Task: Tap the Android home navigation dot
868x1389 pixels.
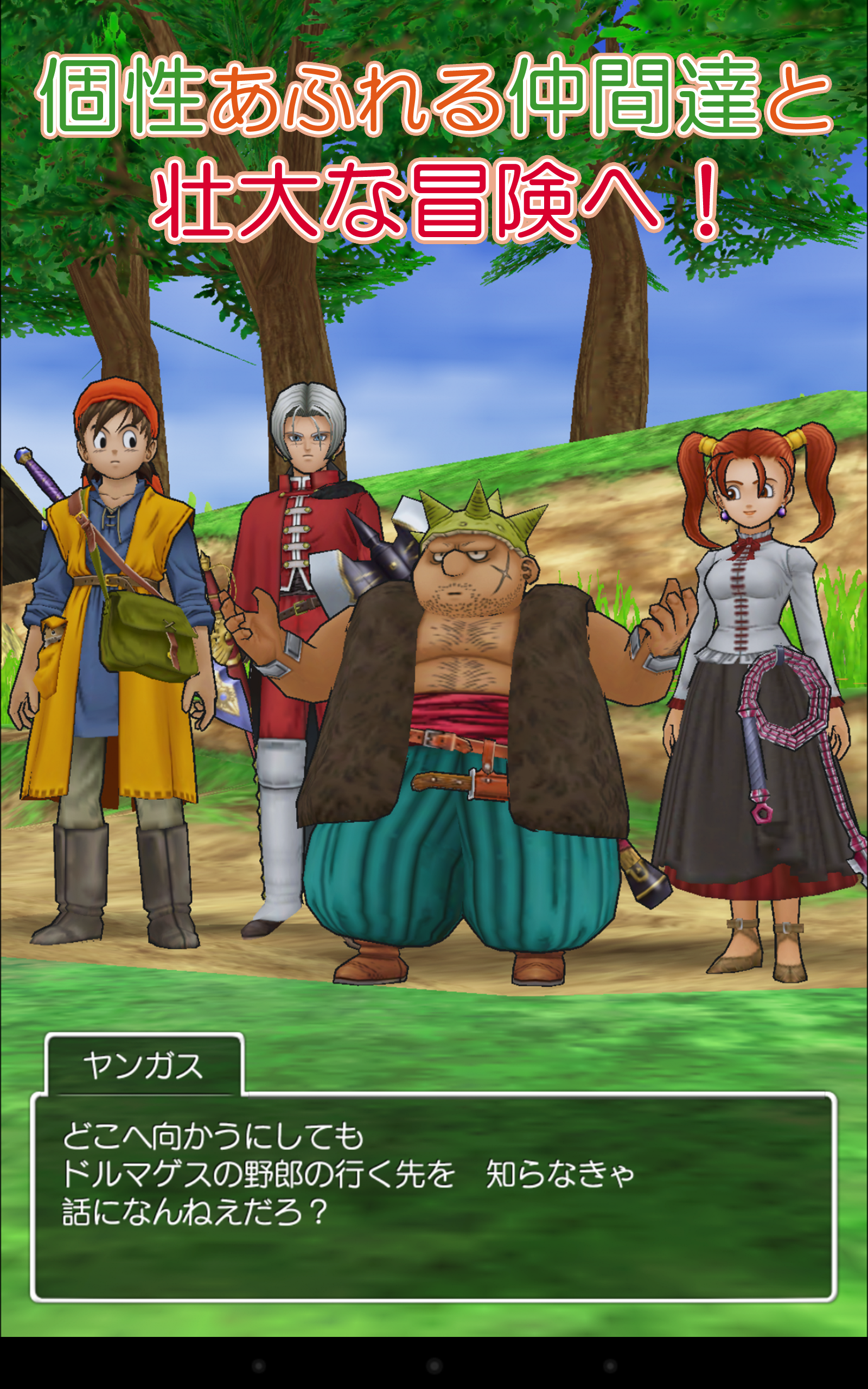Action: [435, 1366]
